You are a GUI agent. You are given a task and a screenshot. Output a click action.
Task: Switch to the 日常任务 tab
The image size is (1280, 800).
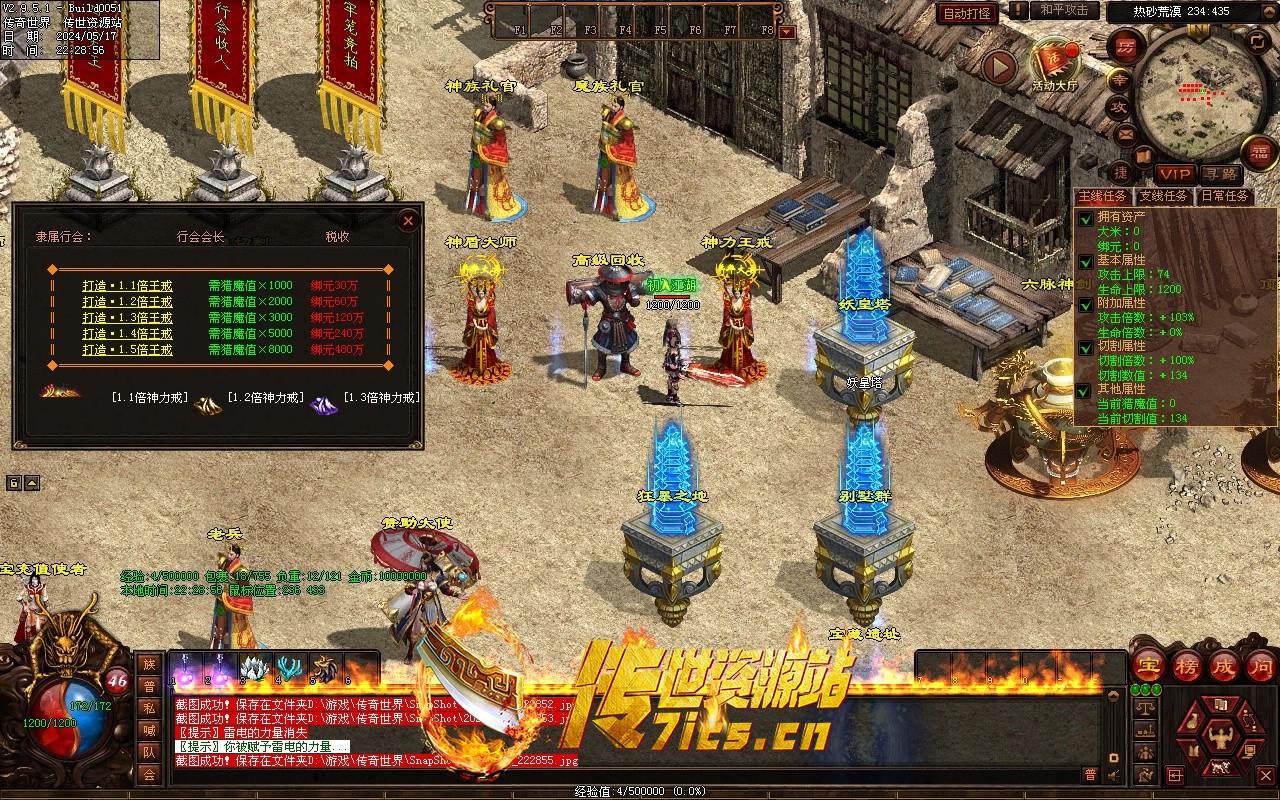[1225, 196]
